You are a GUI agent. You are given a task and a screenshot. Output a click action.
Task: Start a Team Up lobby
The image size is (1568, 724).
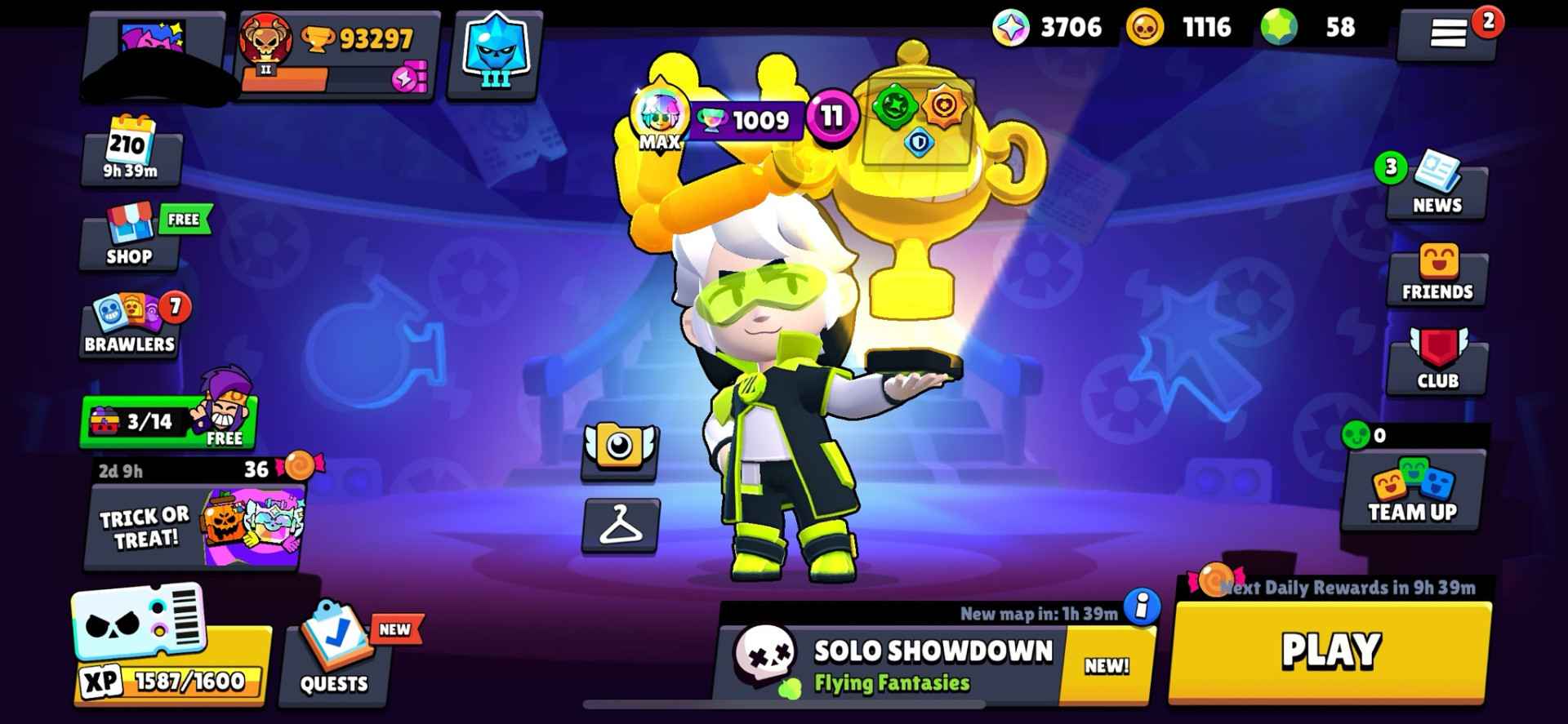[x=1411, y=494]
